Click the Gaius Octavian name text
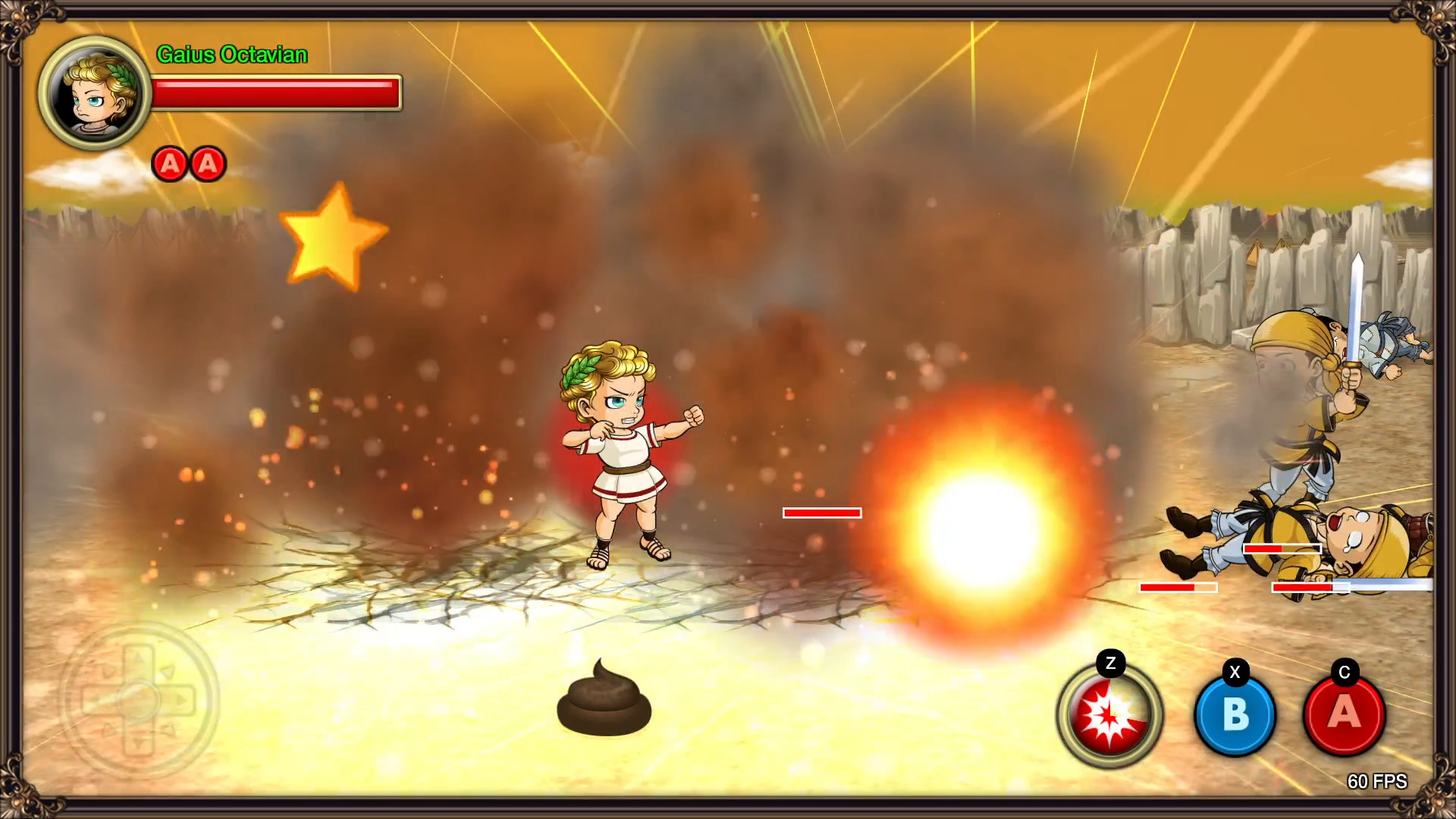The height and width of the screenshot is (819, 1456). (x=231, y=55)
